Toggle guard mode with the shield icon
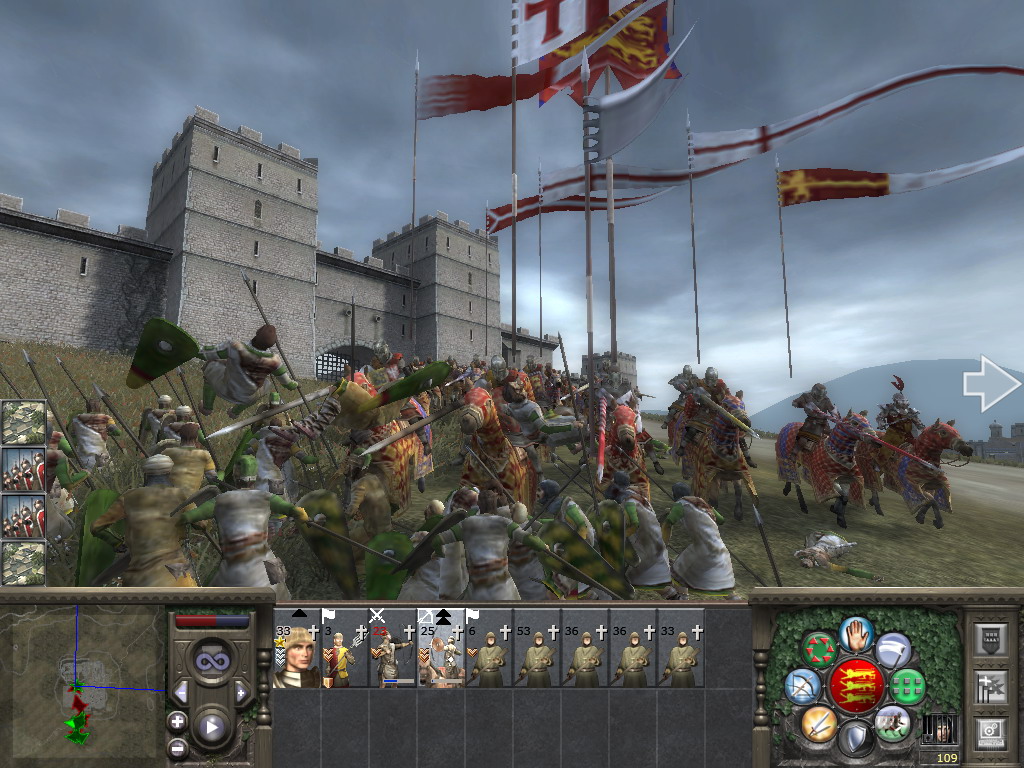 856,739
